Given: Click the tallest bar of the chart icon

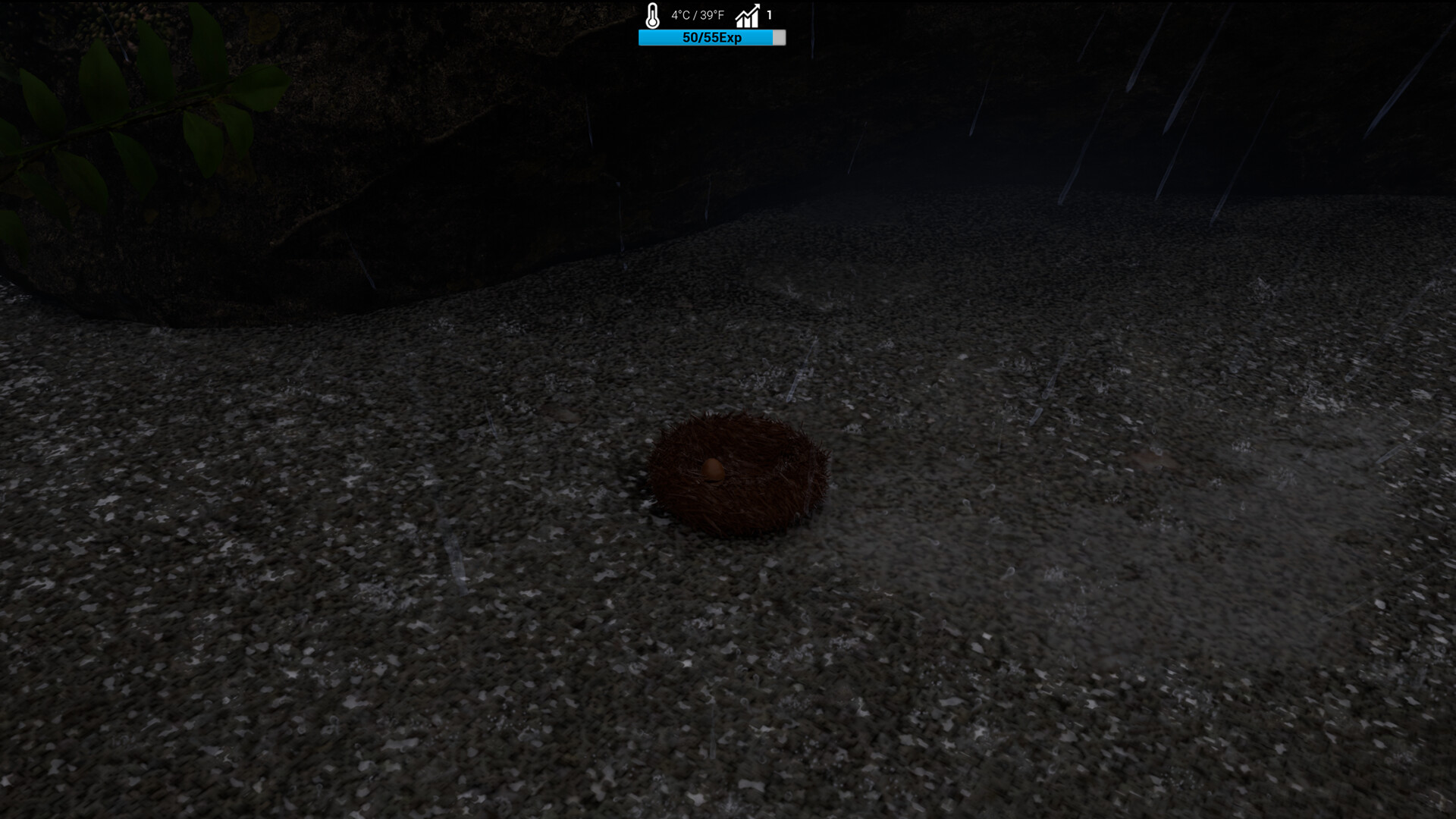Looking at the screenshot, I should tap(756, 20).
